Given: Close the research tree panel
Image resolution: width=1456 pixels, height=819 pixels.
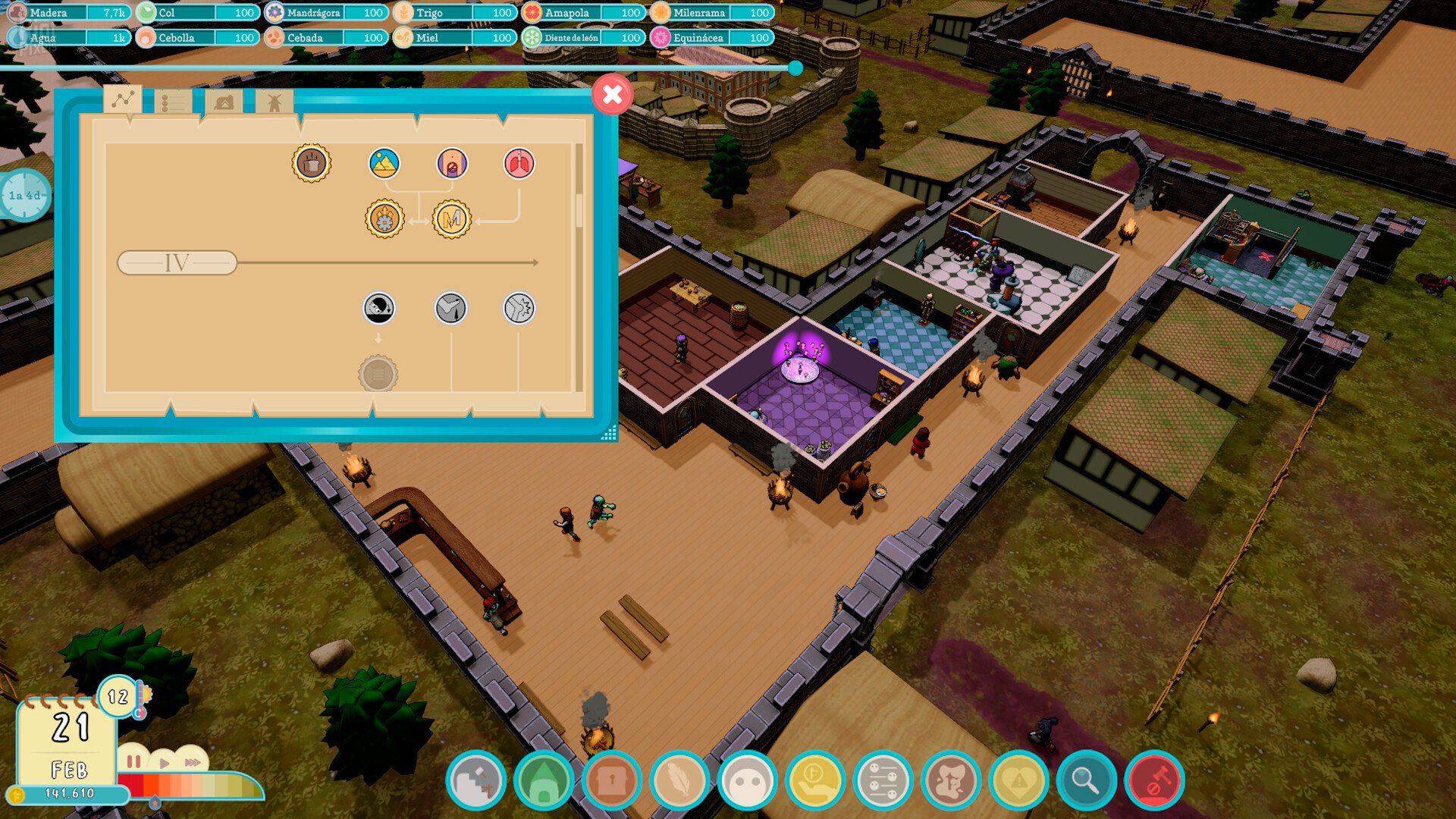Looking at the screenshot, I should [612, 95].
